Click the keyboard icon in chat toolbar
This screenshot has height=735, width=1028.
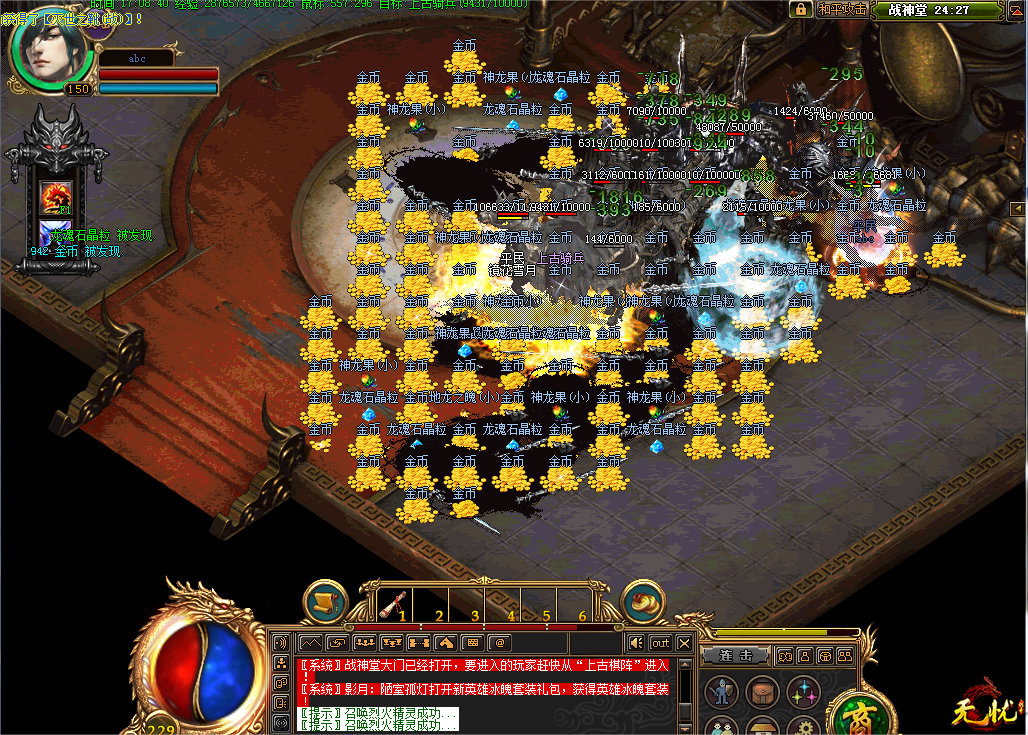coord(472,643)
